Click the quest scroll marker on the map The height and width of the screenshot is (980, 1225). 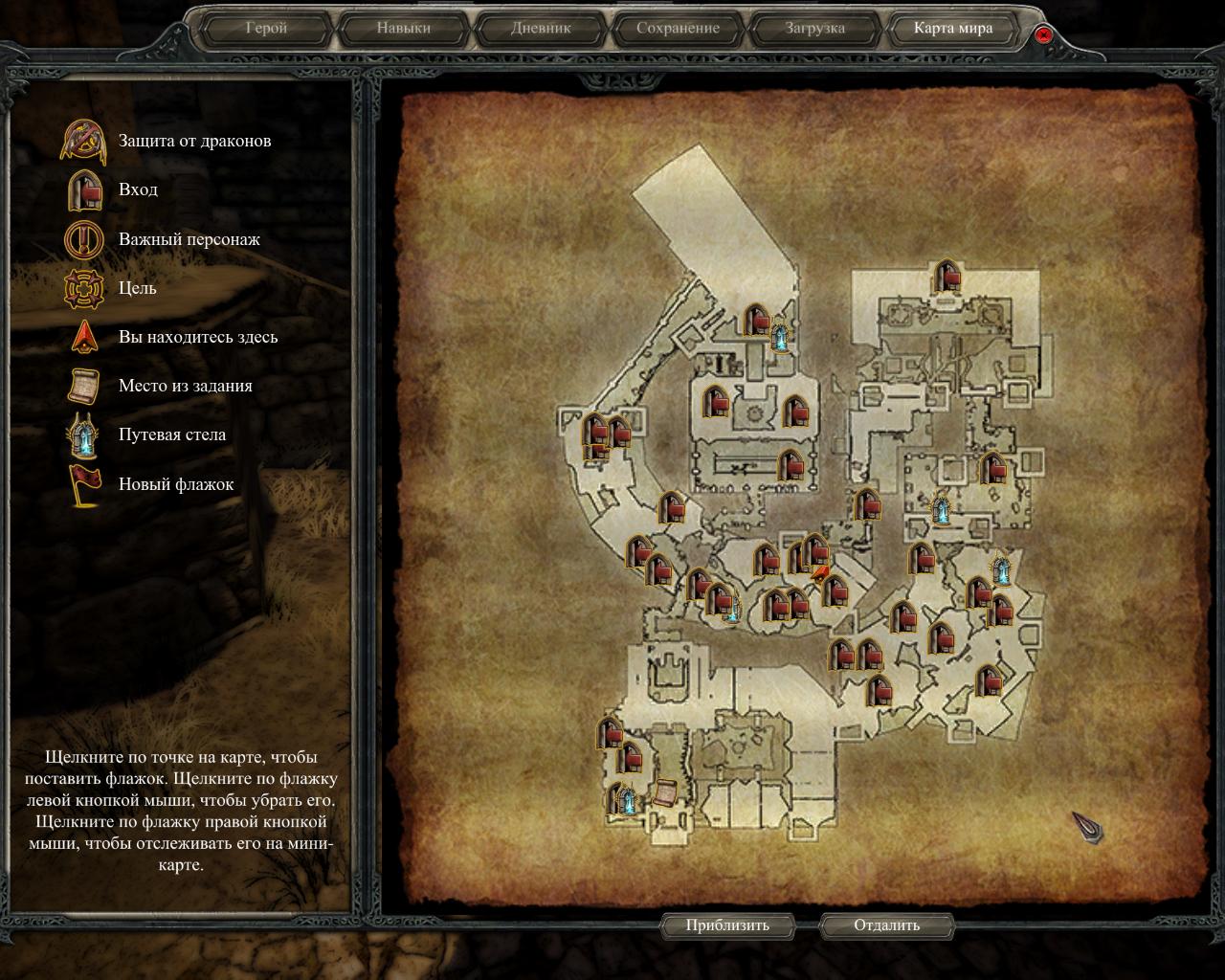pos(662,793)
